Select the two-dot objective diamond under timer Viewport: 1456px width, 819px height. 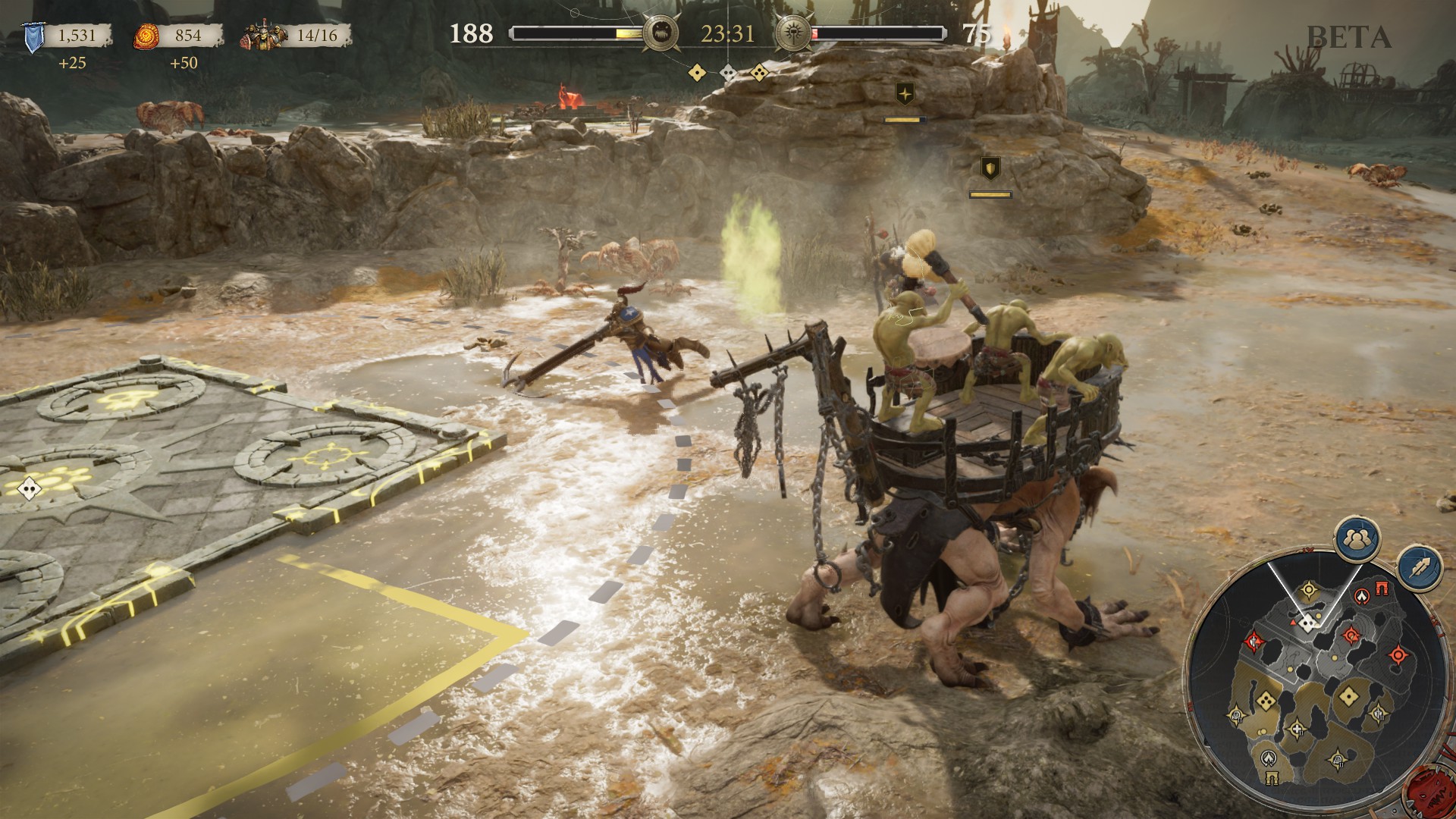point(728,73)
